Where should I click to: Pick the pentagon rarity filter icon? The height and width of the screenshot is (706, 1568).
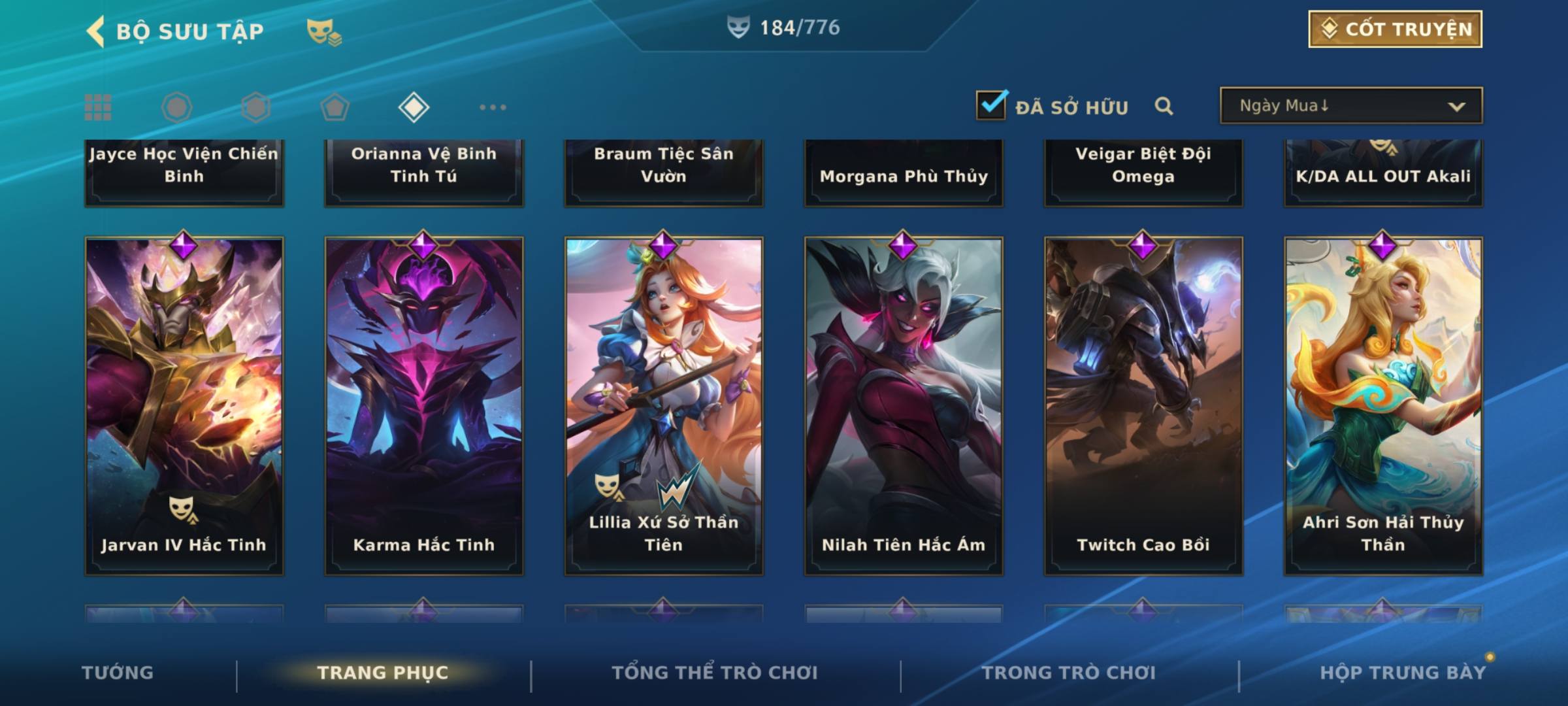335,107
